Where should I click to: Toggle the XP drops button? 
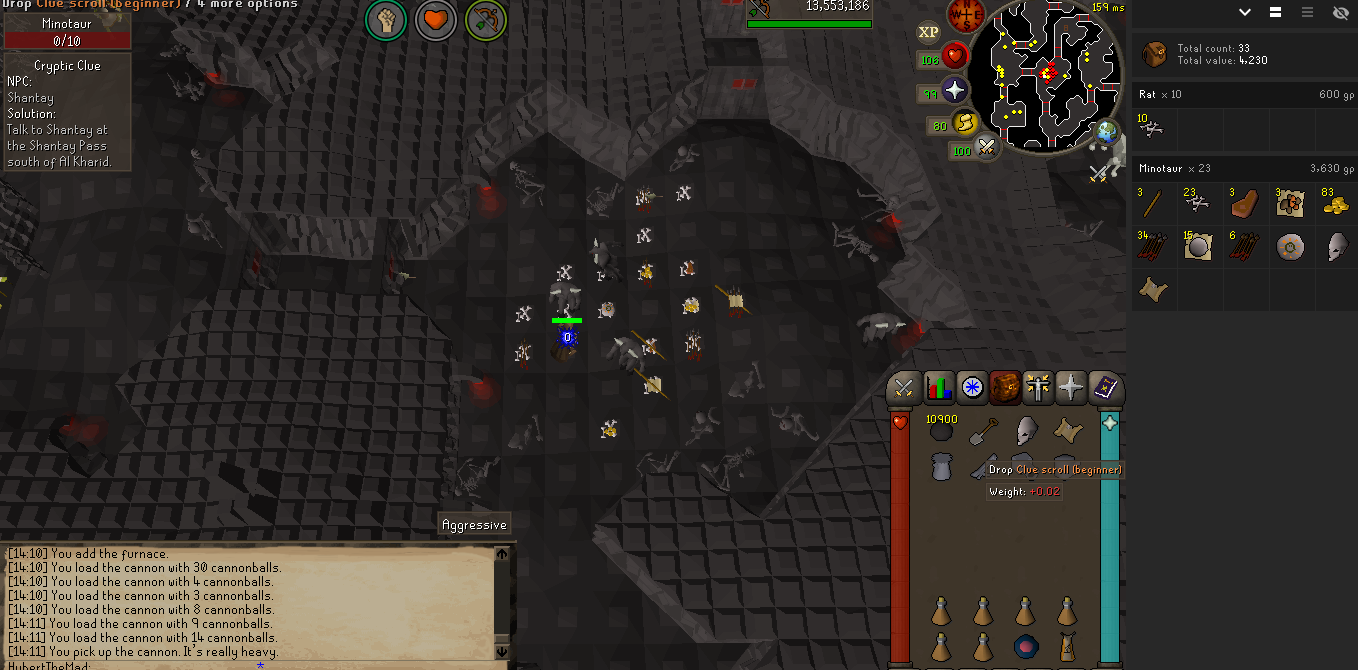point(929,32)
